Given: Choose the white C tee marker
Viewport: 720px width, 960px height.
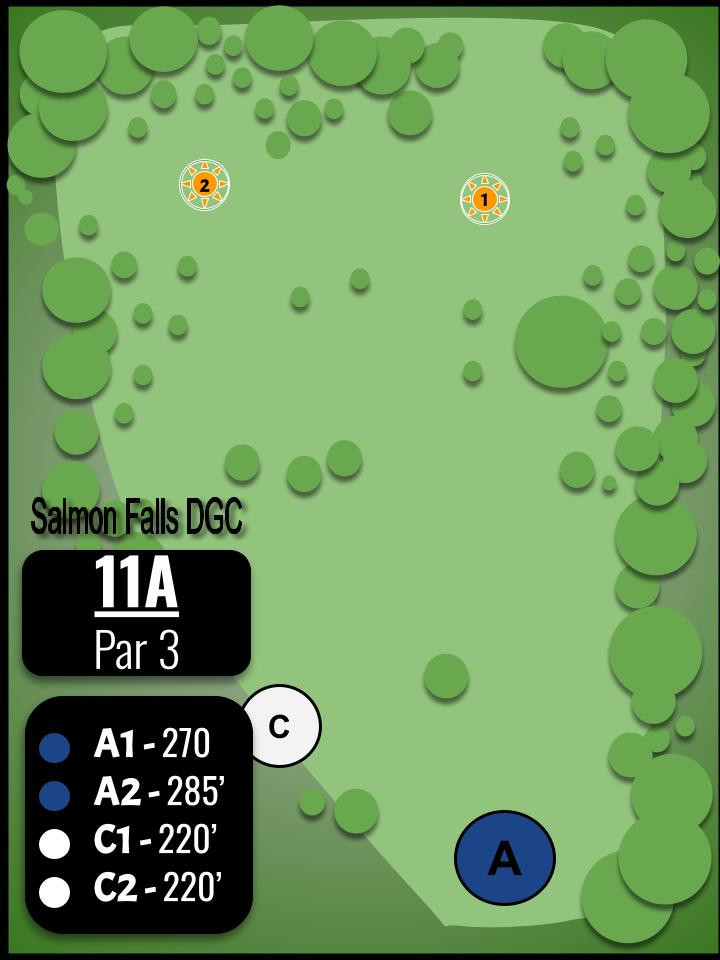Looking at the screenshot, I should [x=282, y=726].
